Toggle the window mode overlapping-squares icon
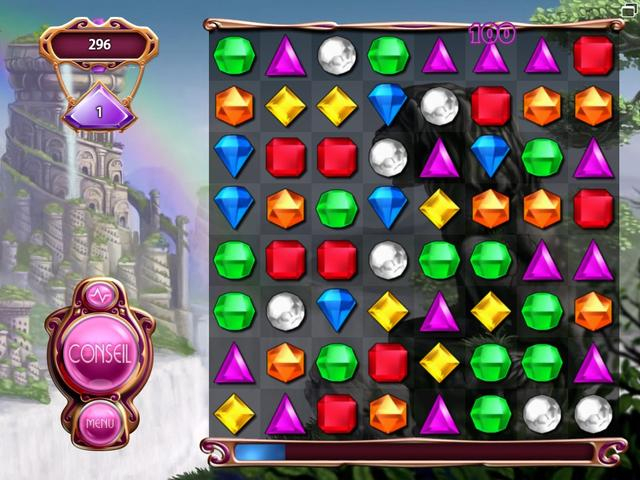The height and width of the screenshot is (480, 640). (629, 10)
